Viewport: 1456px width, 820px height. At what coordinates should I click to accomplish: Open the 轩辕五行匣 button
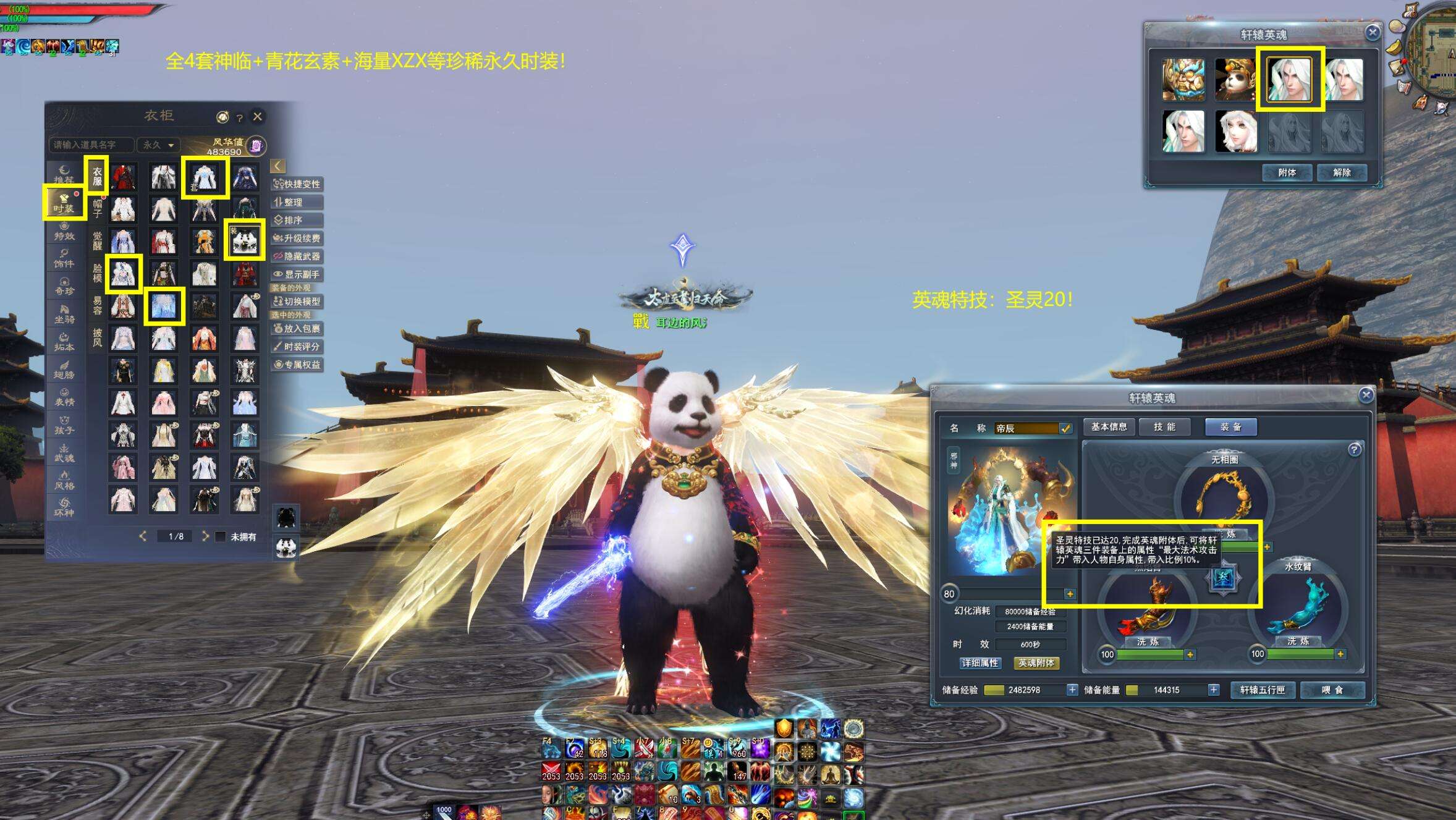pos(1262,690)
